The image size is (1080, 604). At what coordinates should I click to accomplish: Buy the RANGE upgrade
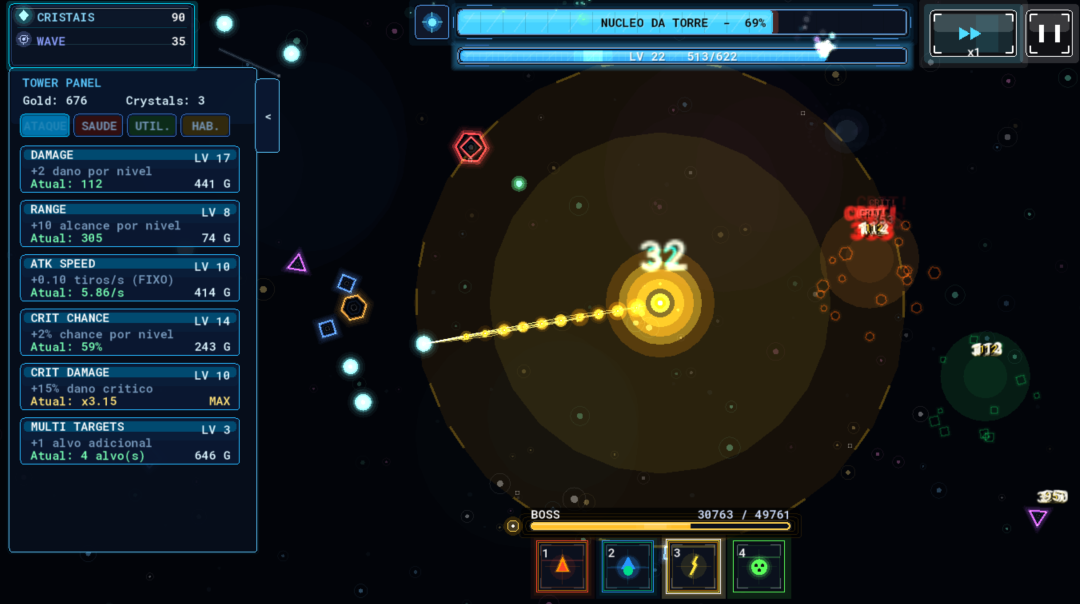coord(130,224)
